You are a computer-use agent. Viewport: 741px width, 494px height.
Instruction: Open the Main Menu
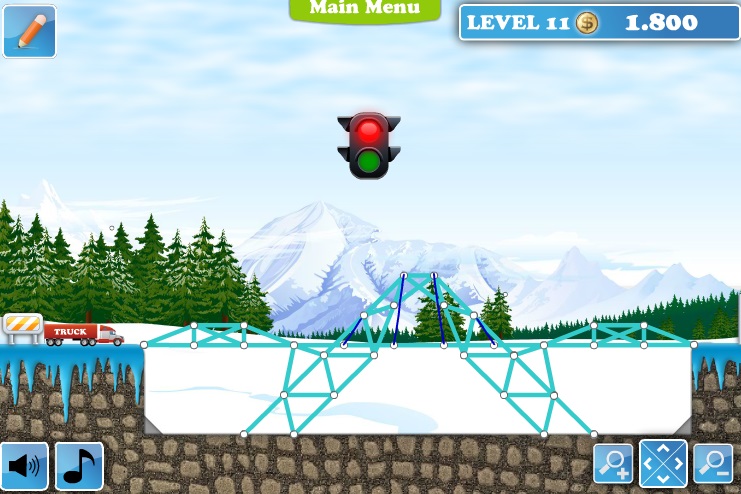(364, 9)
